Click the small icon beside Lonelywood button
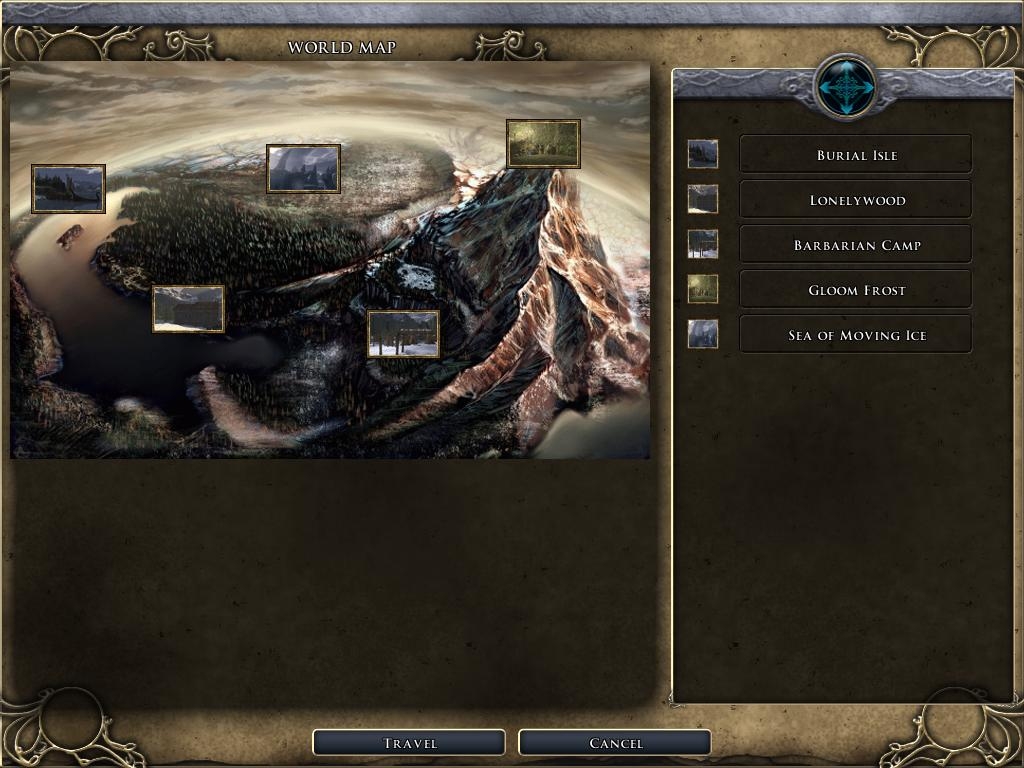Image resolution: width=1024 pixels, height=768 pixels. click(x=703, y=199)
